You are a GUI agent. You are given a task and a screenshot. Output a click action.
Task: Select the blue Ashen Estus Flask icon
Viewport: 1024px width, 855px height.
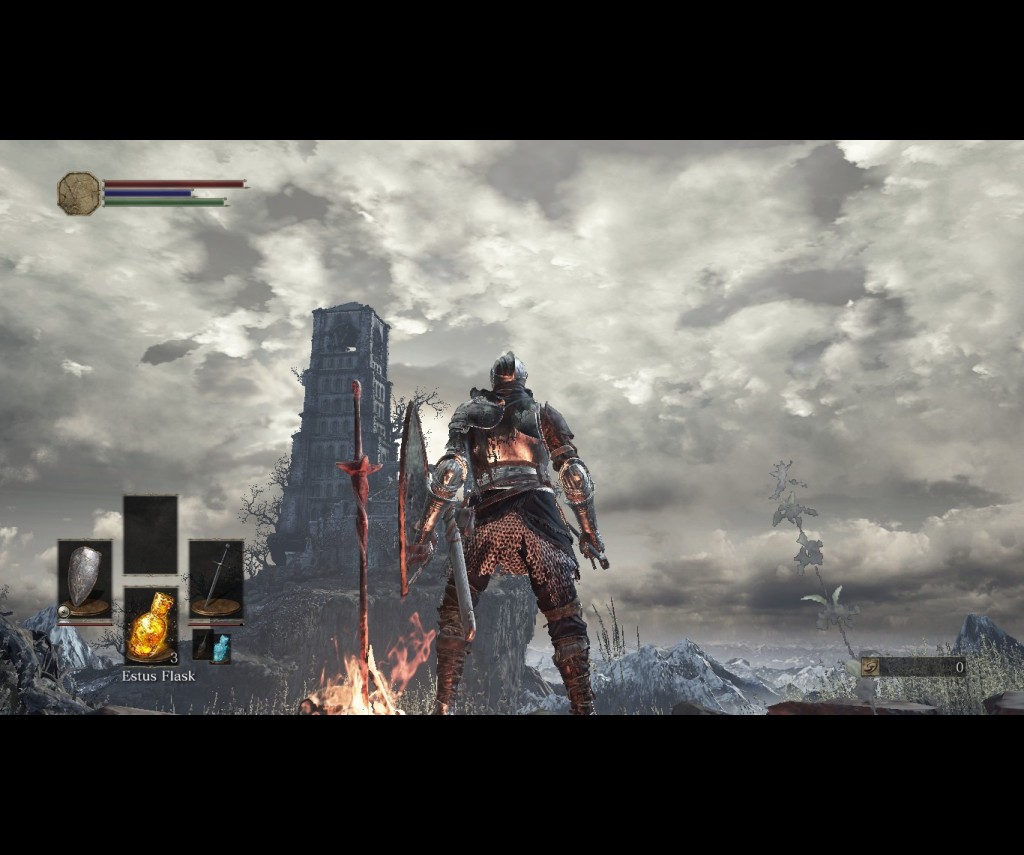pos(221,648)
